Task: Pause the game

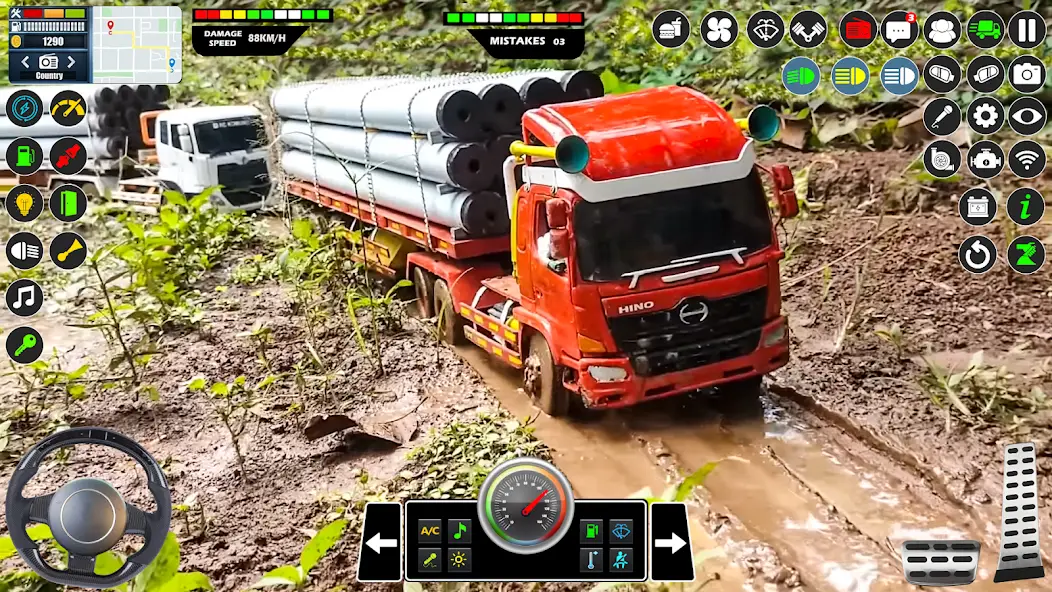Action: [x=1026, y=29]
